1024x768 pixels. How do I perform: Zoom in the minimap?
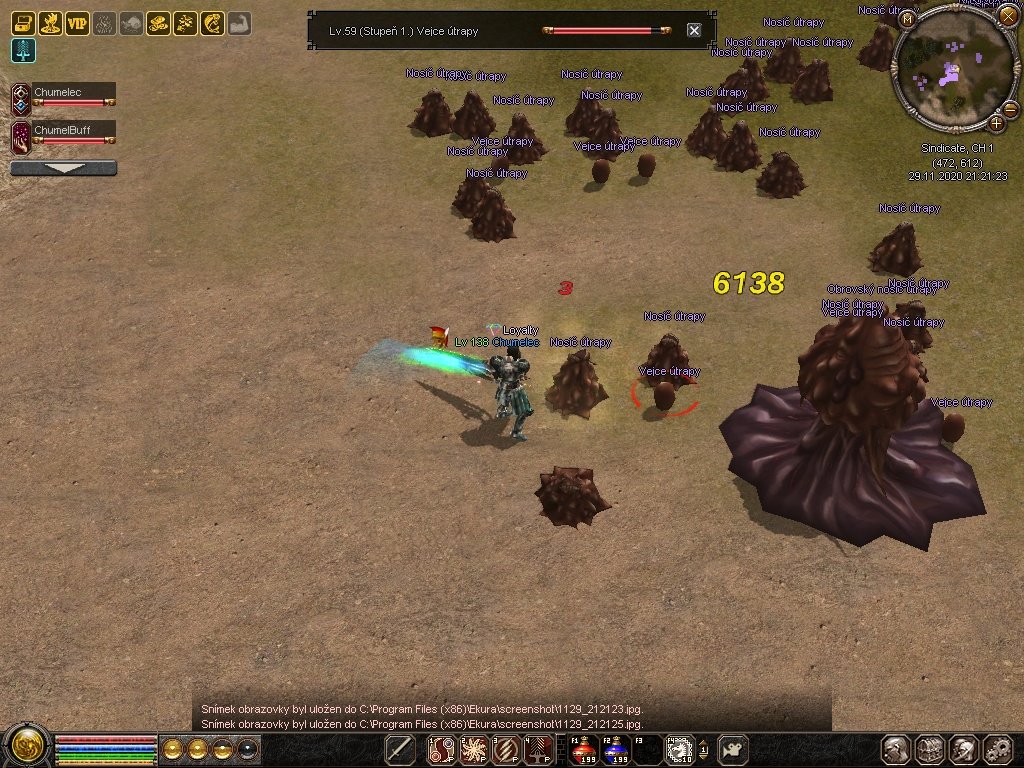[997, 123]
